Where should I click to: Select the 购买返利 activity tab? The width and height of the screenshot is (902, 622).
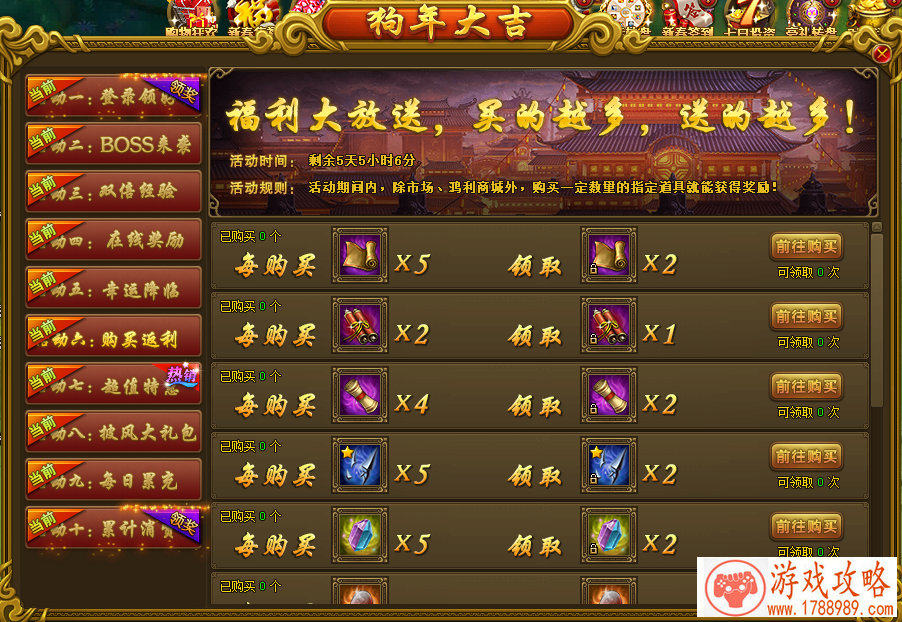tap(114, 335)
